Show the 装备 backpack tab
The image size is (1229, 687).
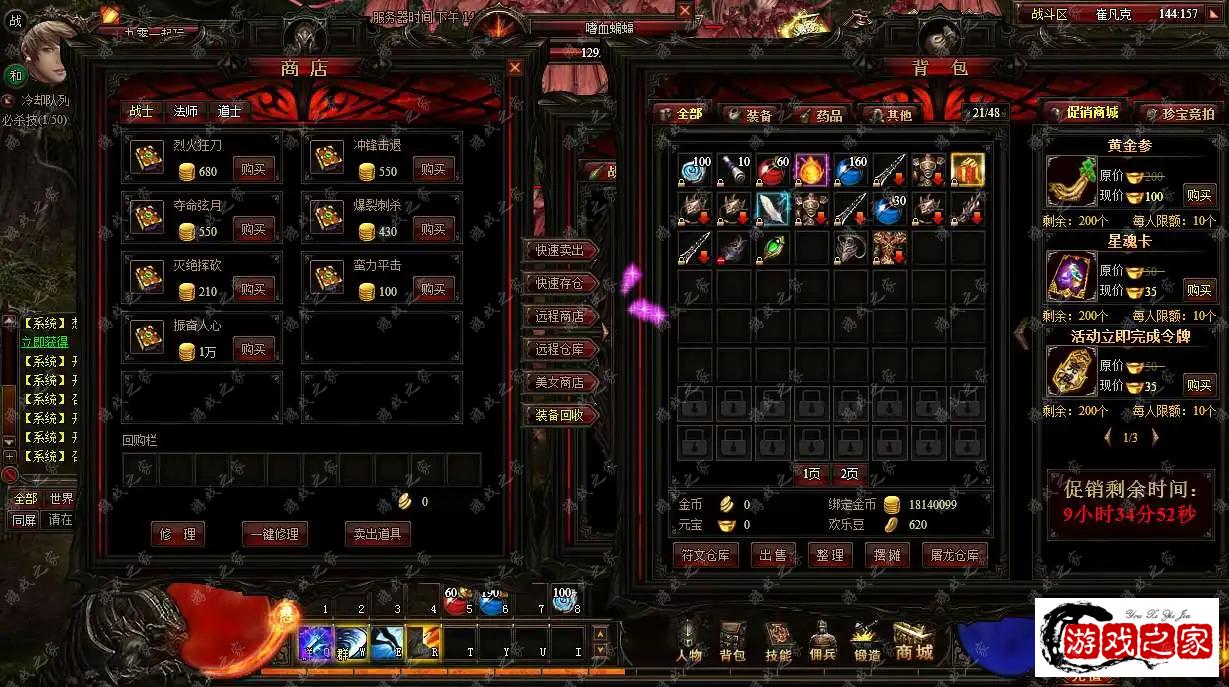[752, 115]
